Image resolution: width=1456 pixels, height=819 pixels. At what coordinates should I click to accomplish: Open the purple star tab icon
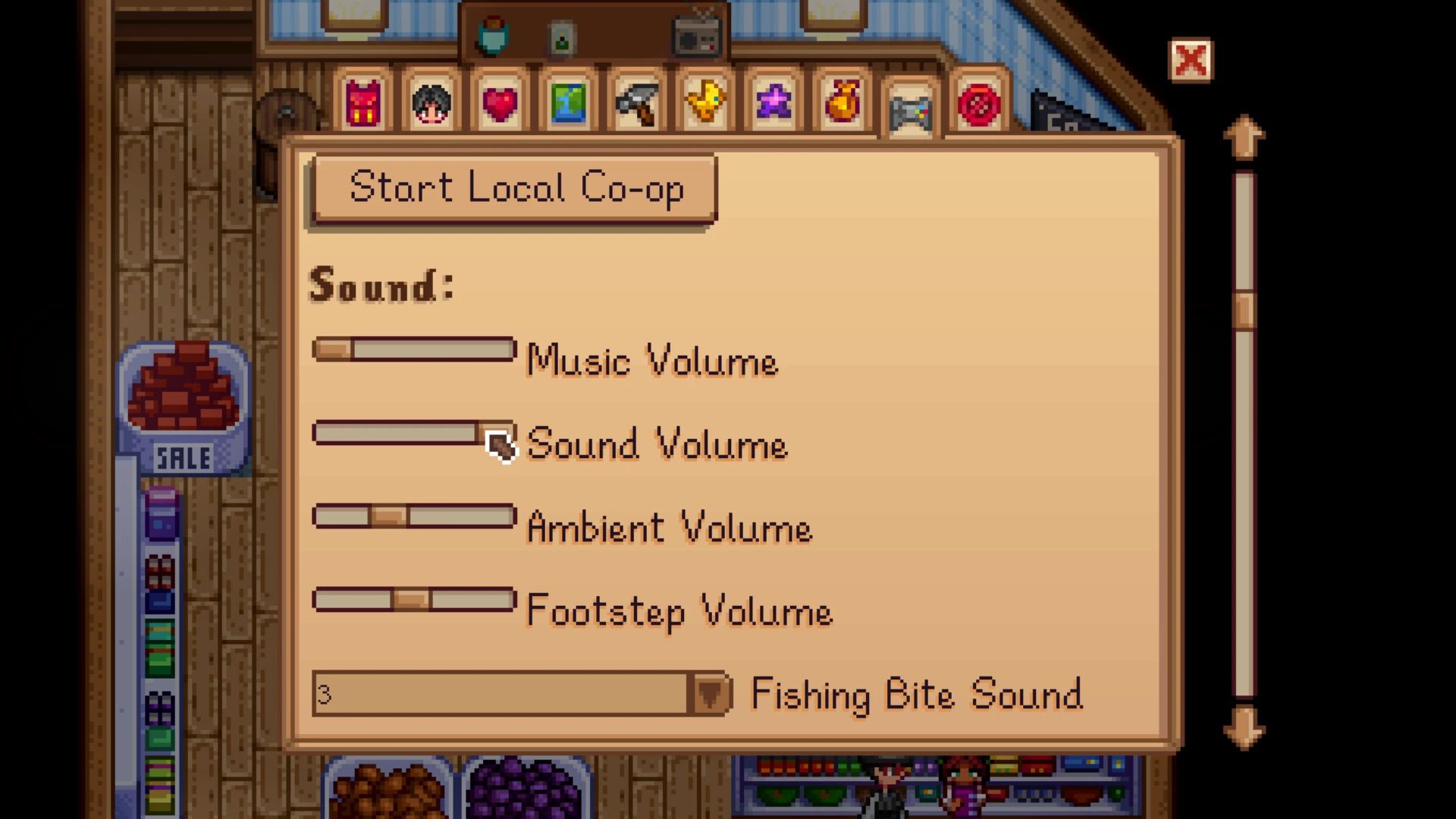pyautogui.click(x=773, y=104)
